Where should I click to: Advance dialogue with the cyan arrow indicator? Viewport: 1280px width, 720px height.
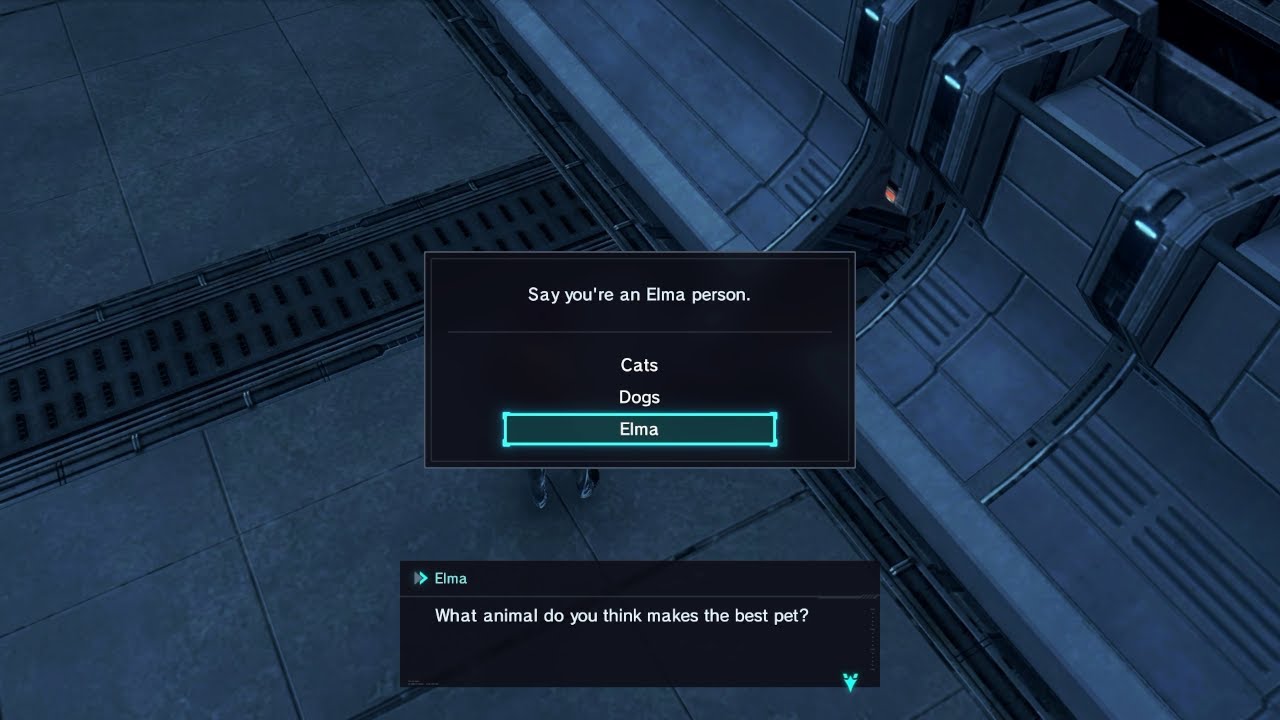click(x=850, y=682)
